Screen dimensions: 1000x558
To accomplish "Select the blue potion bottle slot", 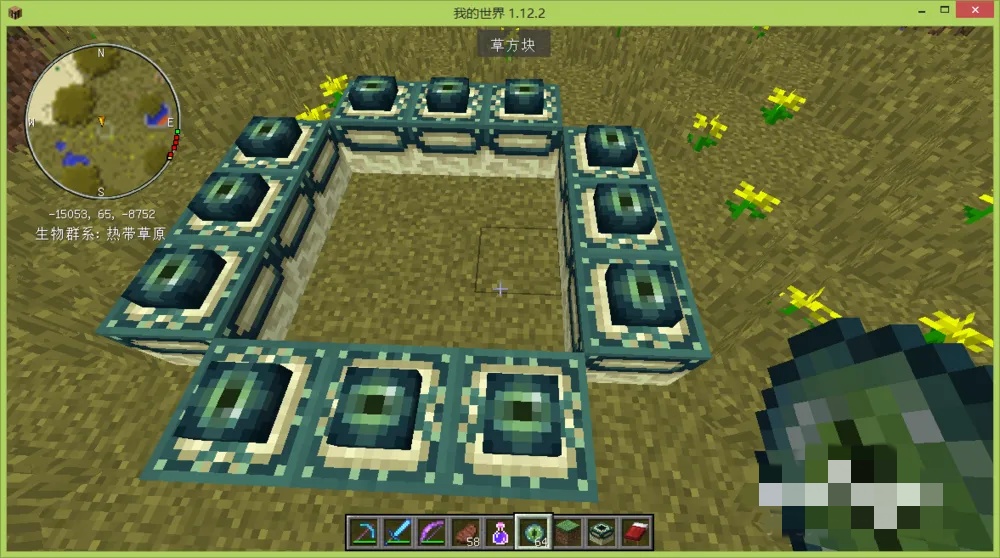I will pos(499,531).
